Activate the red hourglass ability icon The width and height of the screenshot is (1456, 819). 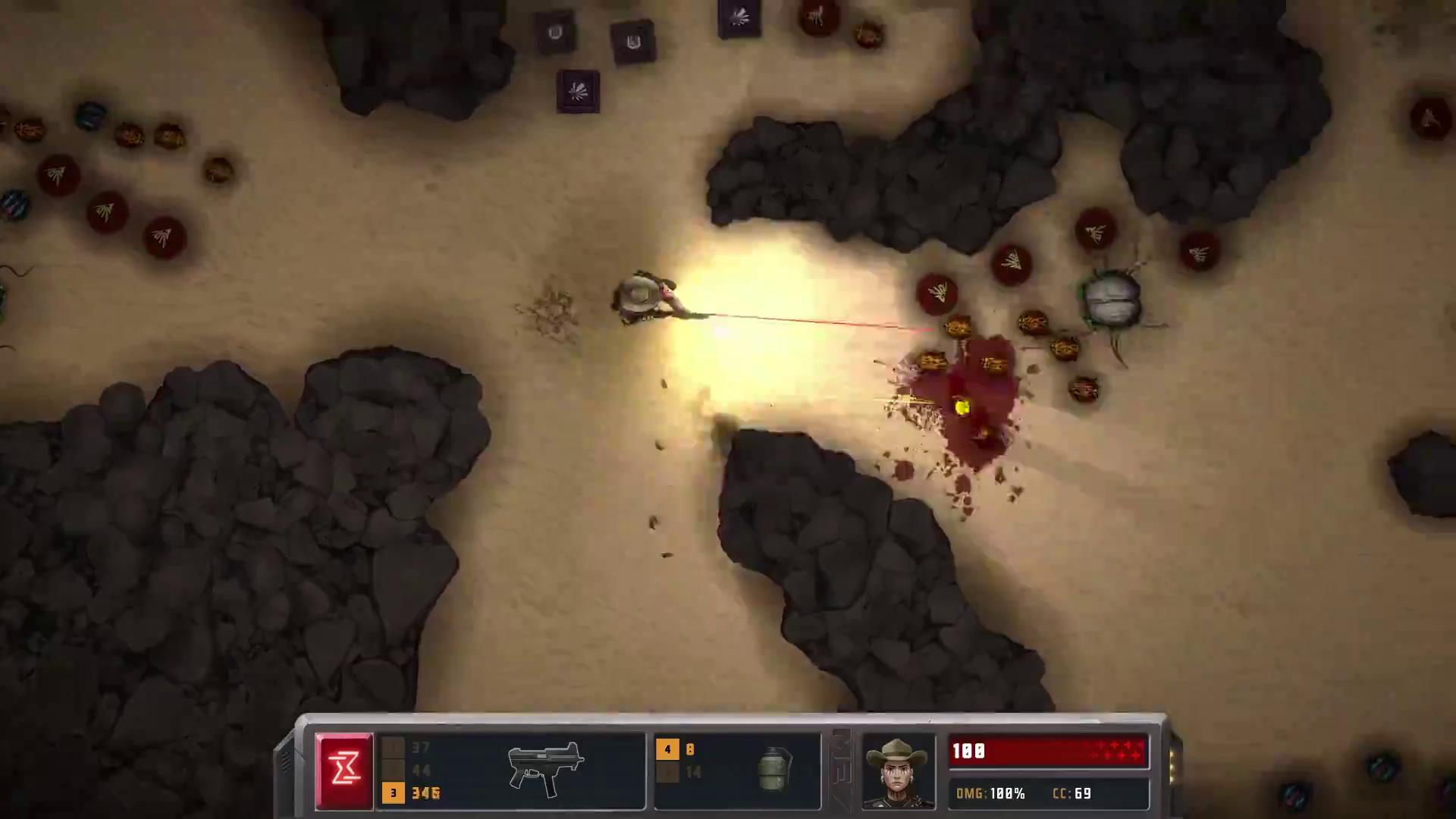pyautogui.click(x=344, y=770)
